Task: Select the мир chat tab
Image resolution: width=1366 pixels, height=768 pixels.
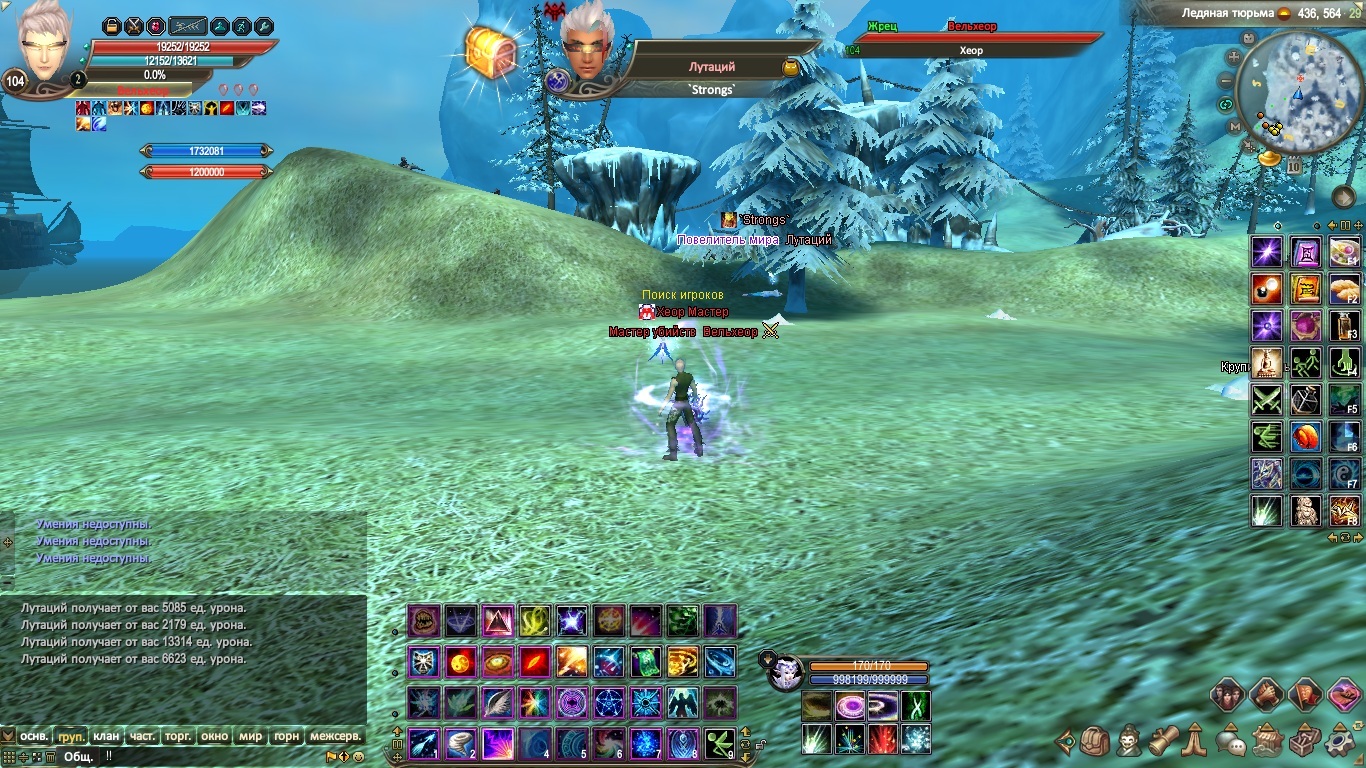Action: tap(250, 736)
